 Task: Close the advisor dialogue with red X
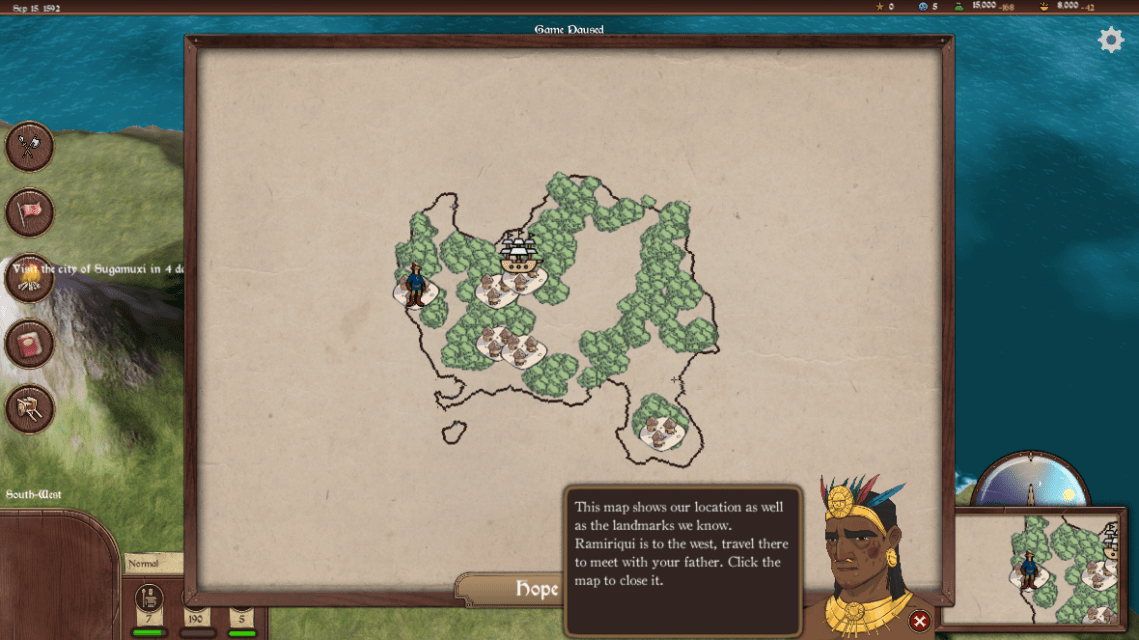pyautogui.click(x=919, y=622)
